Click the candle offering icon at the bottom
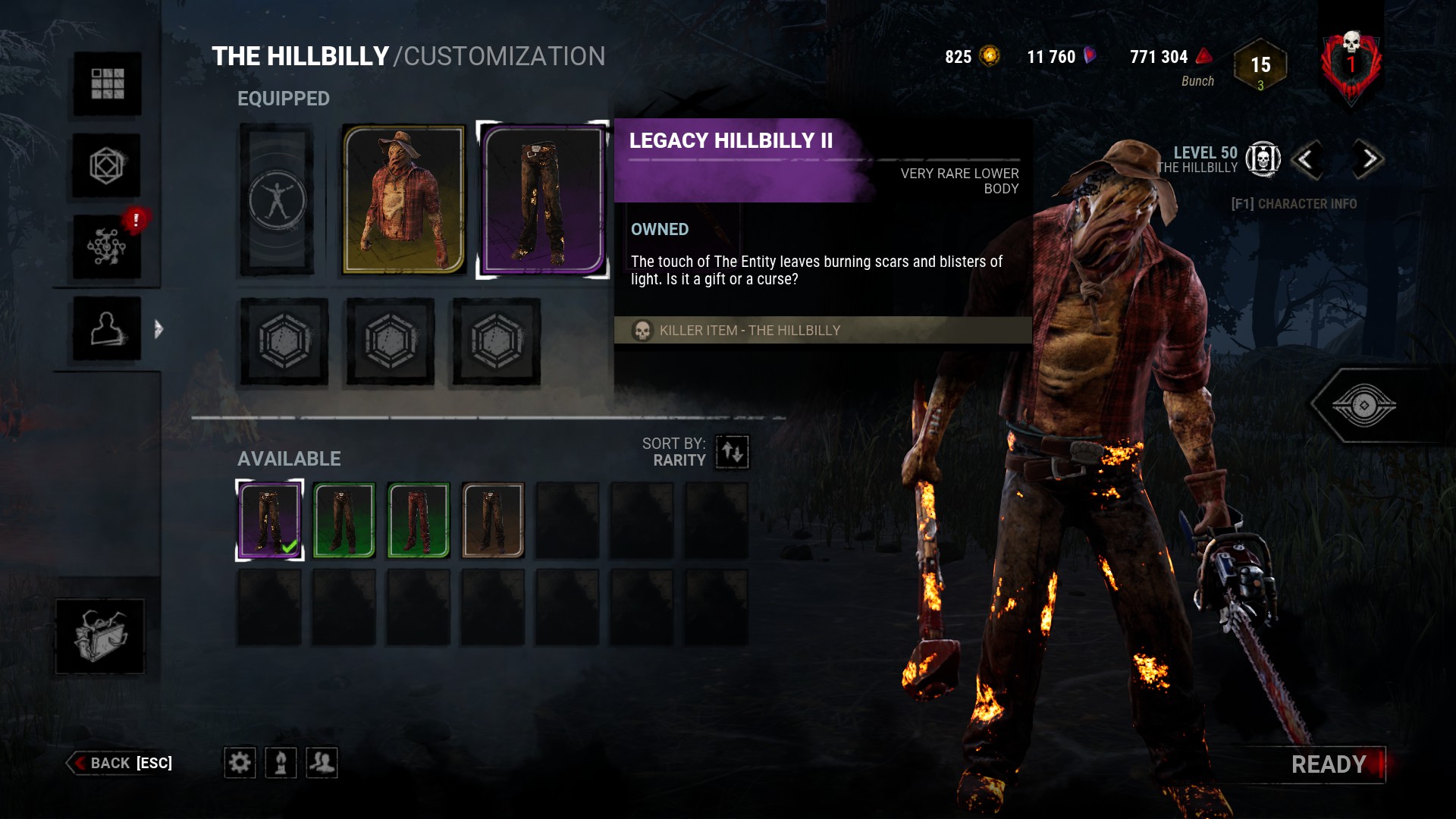The height and width of the screenshot is (819, 1456). click(281, 763)
